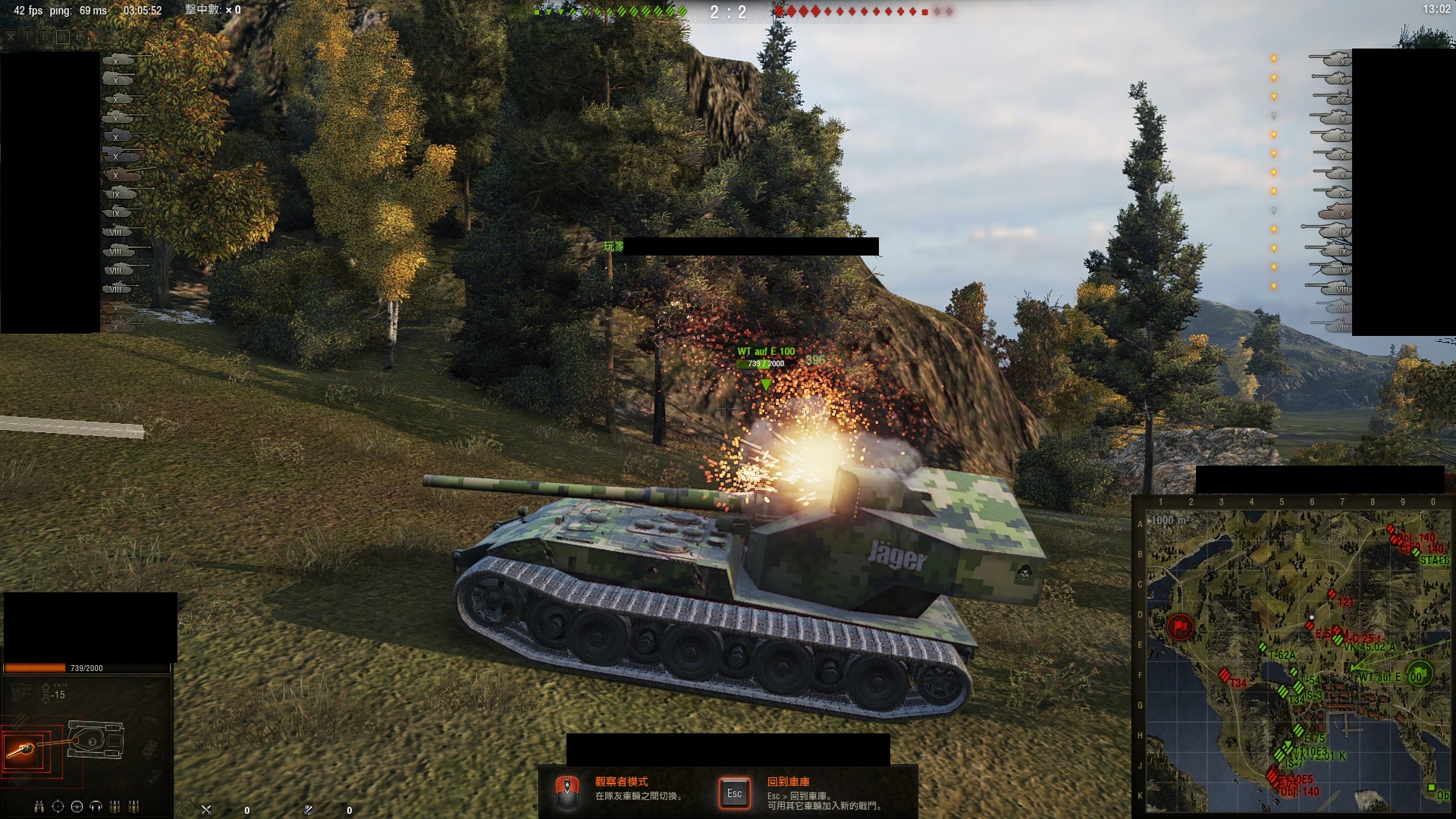Select the damaged gun module icon
Image resolution: width=1456 pixels, height=819 pixels.
point(20,751)
